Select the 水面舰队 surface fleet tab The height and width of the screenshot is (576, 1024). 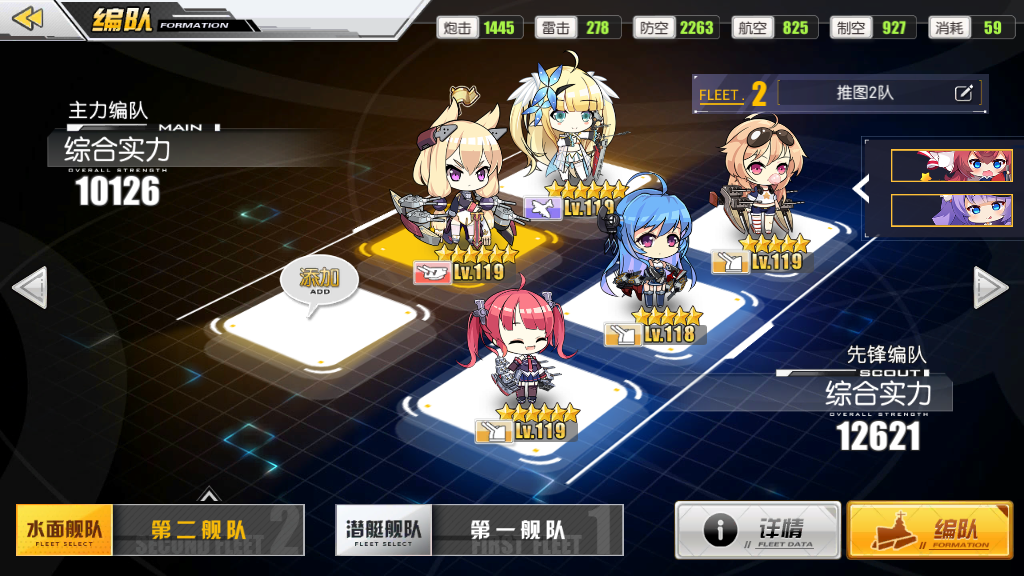point(64,530)
